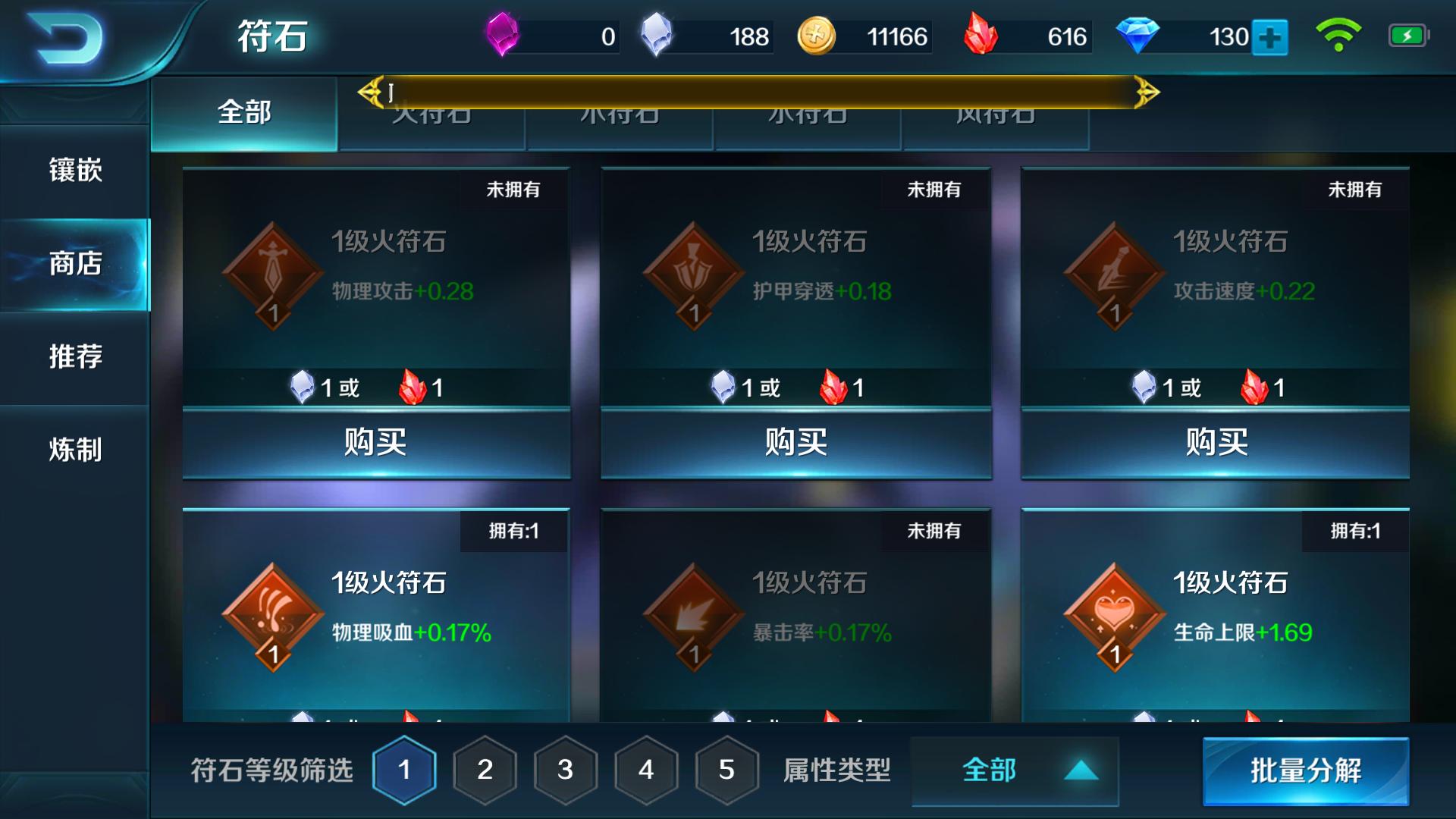1456x819 pixels.
Task: Select rune level filter 1
Action: [403, 770]
